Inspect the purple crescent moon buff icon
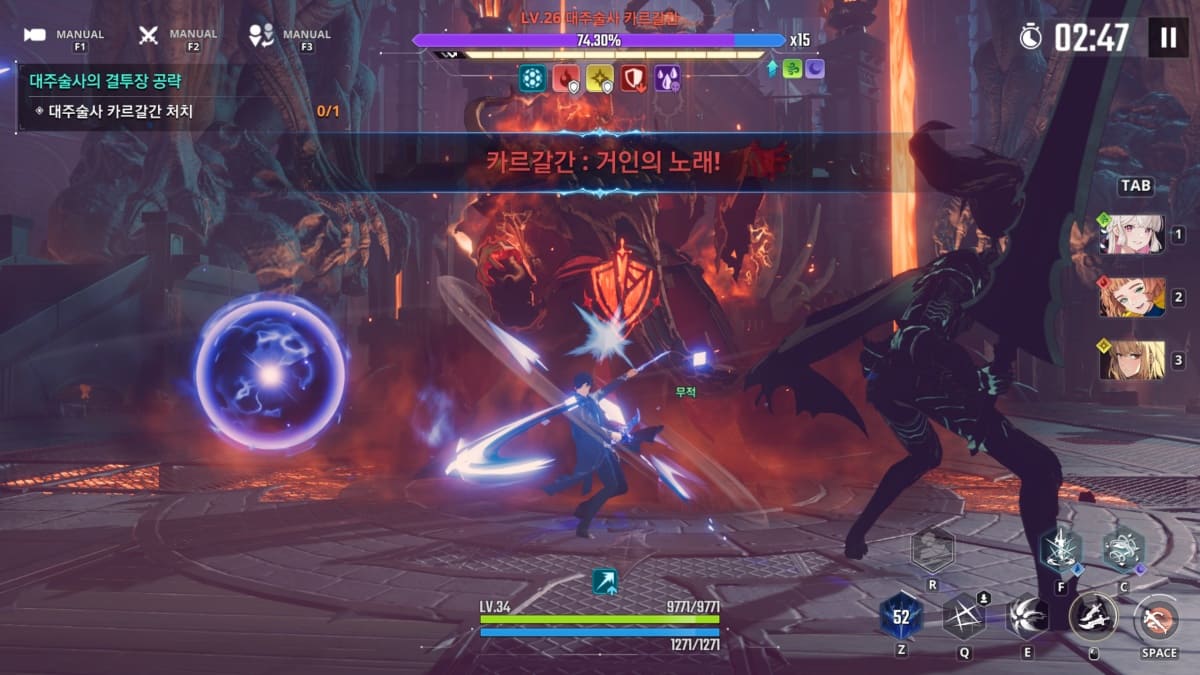Viewport: 1200px width, 675px height. [815, 69]
